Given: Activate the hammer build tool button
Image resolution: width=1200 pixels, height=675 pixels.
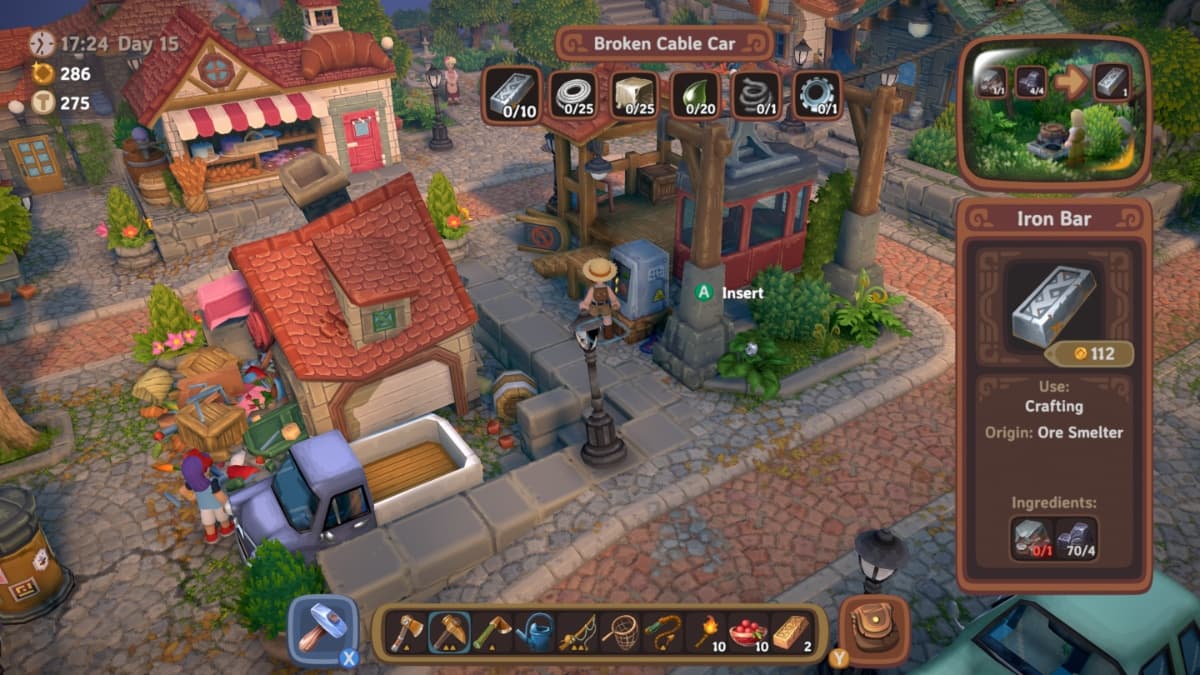Looking at the screenshot, I should [x=322, y=629].
